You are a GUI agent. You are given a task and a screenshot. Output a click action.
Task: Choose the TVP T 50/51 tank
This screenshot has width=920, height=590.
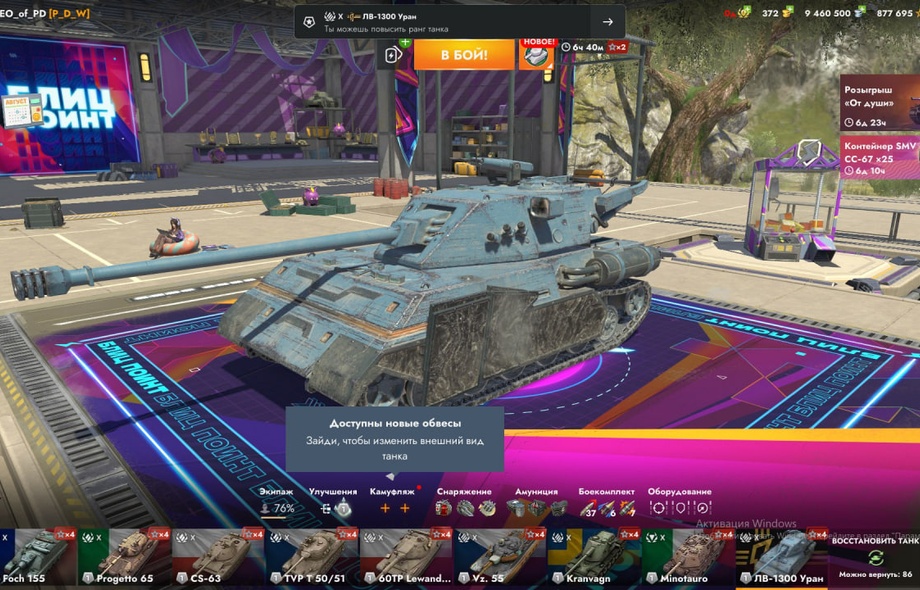point(312,557)
